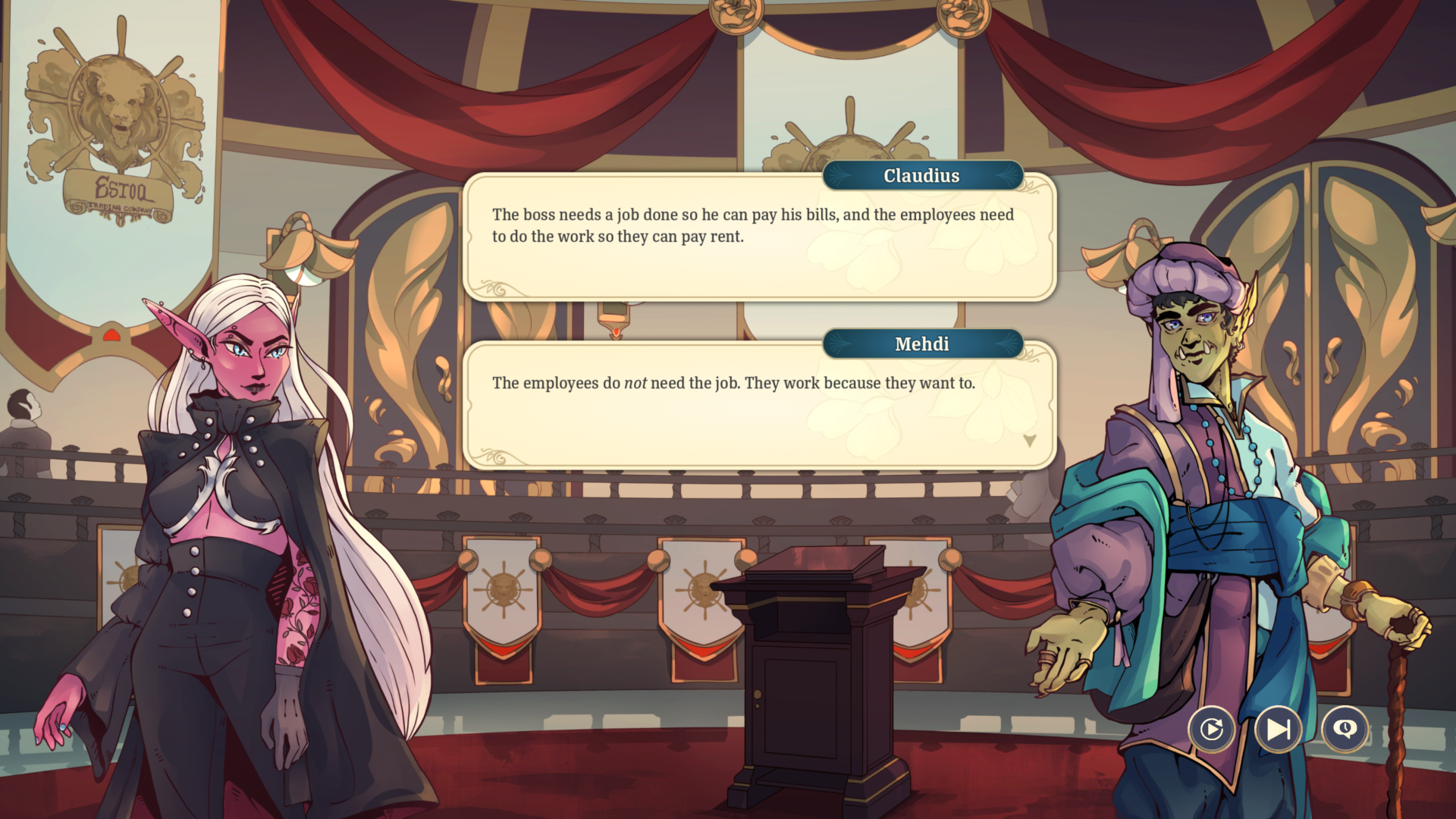Click the fast-forward skip button
Viewport: 1456px width, 819px height.
(x=1276, y=730)
